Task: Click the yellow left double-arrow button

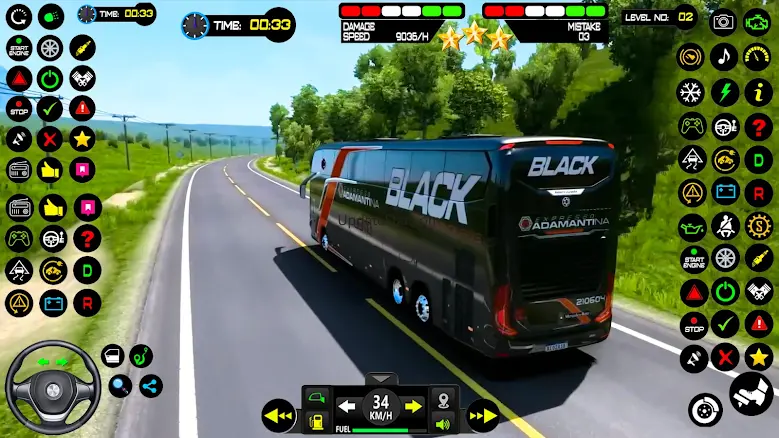Action: (278, 415)
